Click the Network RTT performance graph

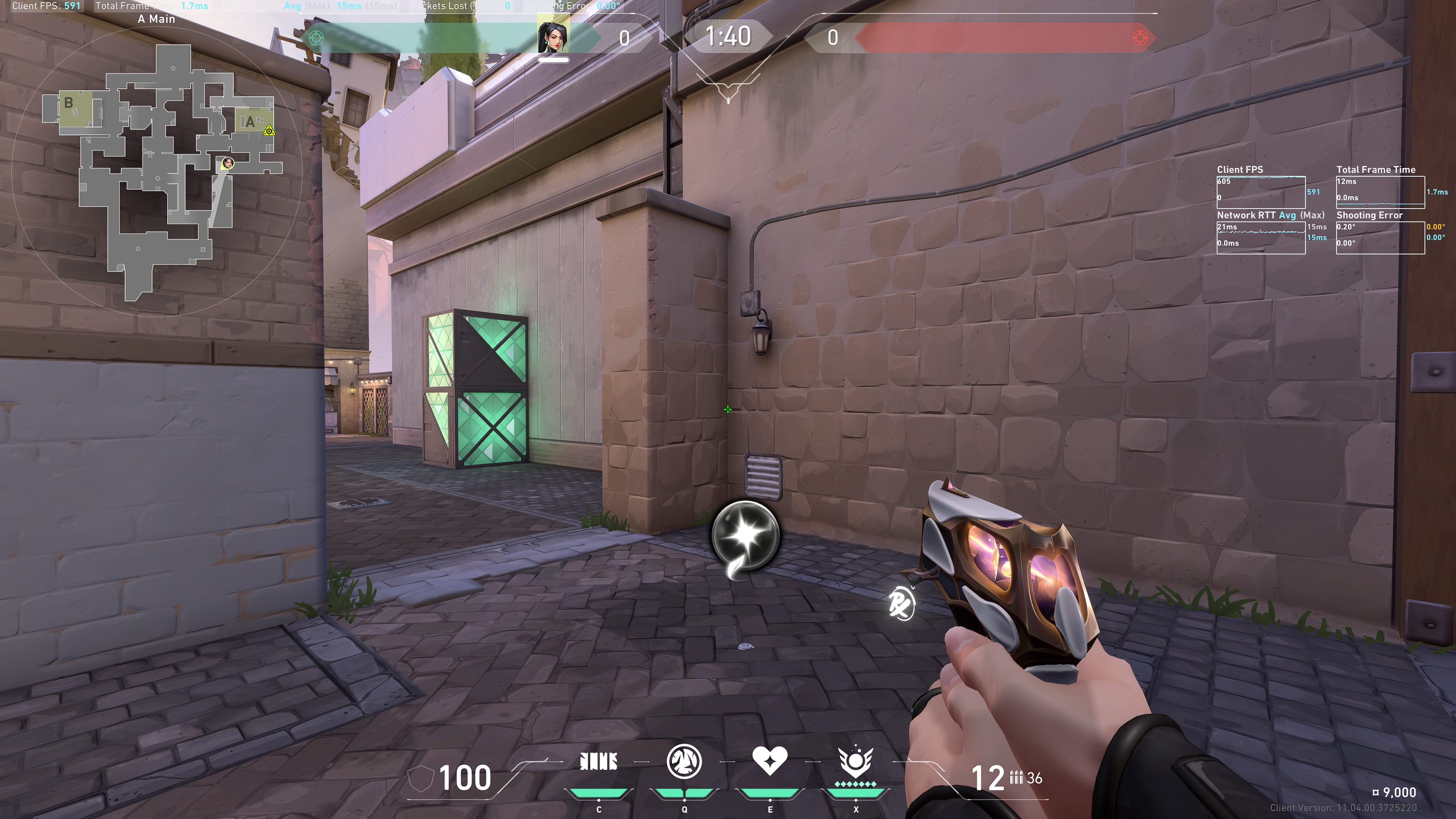1260,237
